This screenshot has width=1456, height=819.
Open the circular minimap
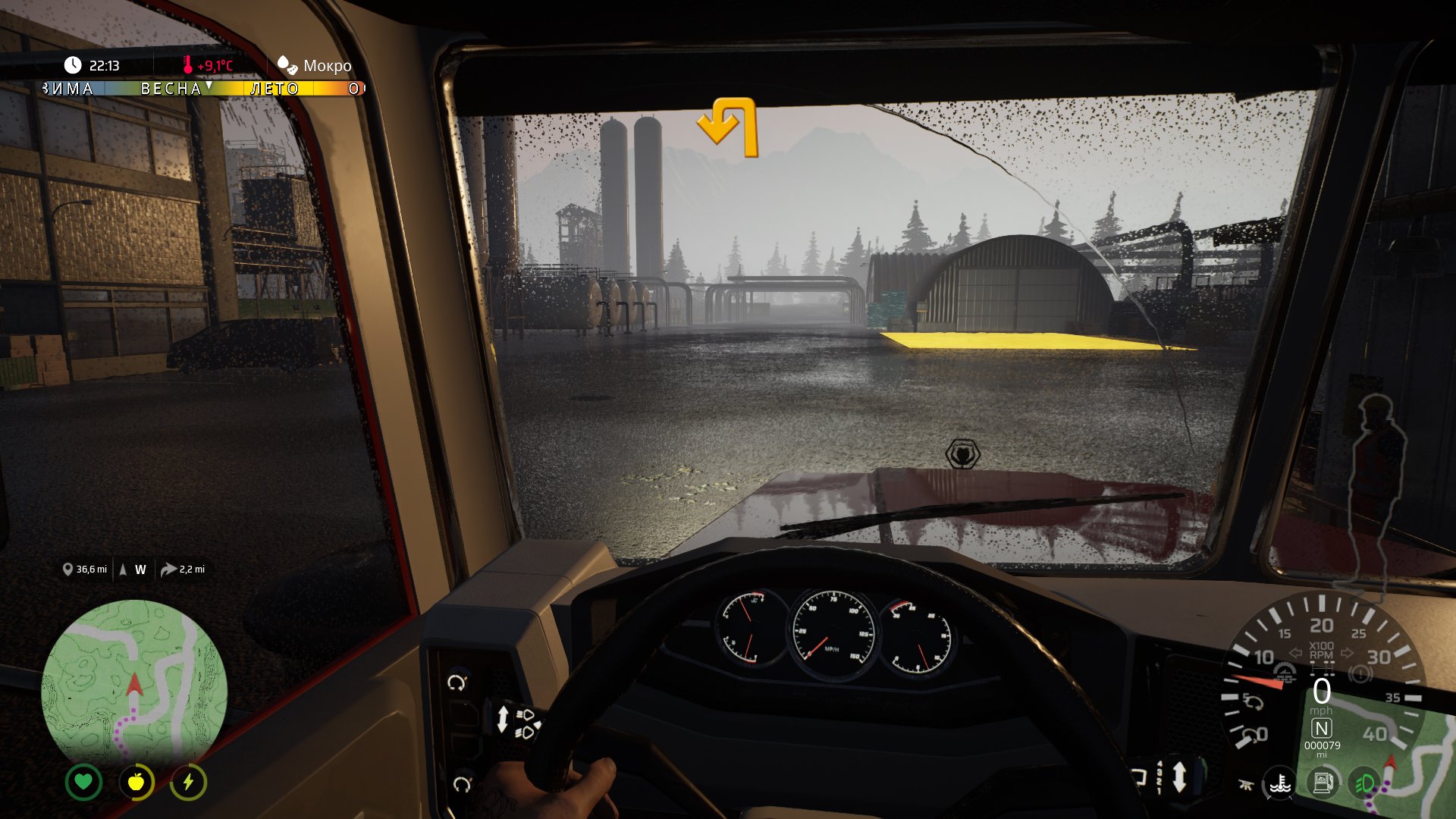click(134, 680)
